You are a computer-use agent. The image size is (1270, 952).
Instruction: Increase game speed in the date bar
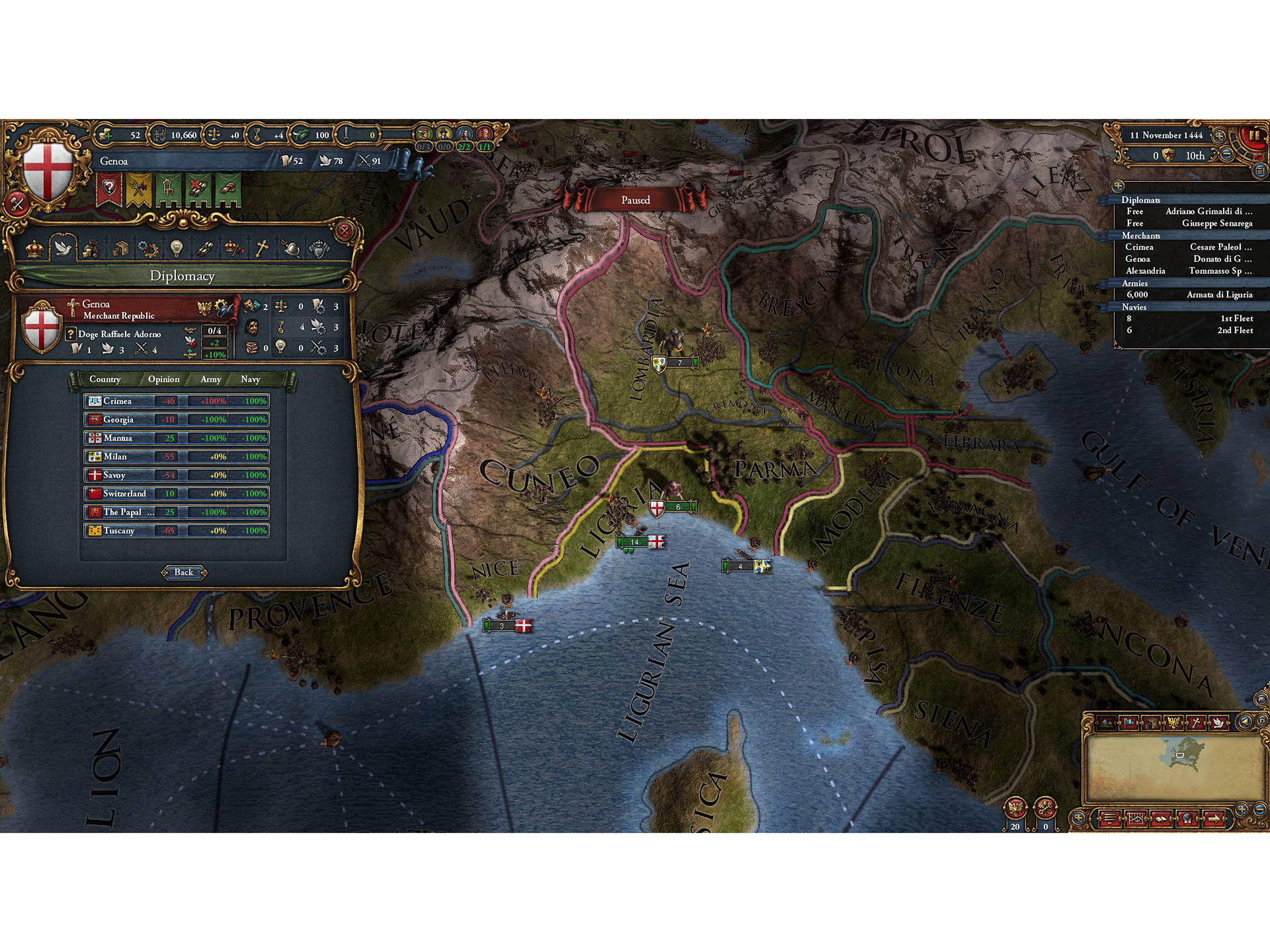click(x=1220, y=136)
